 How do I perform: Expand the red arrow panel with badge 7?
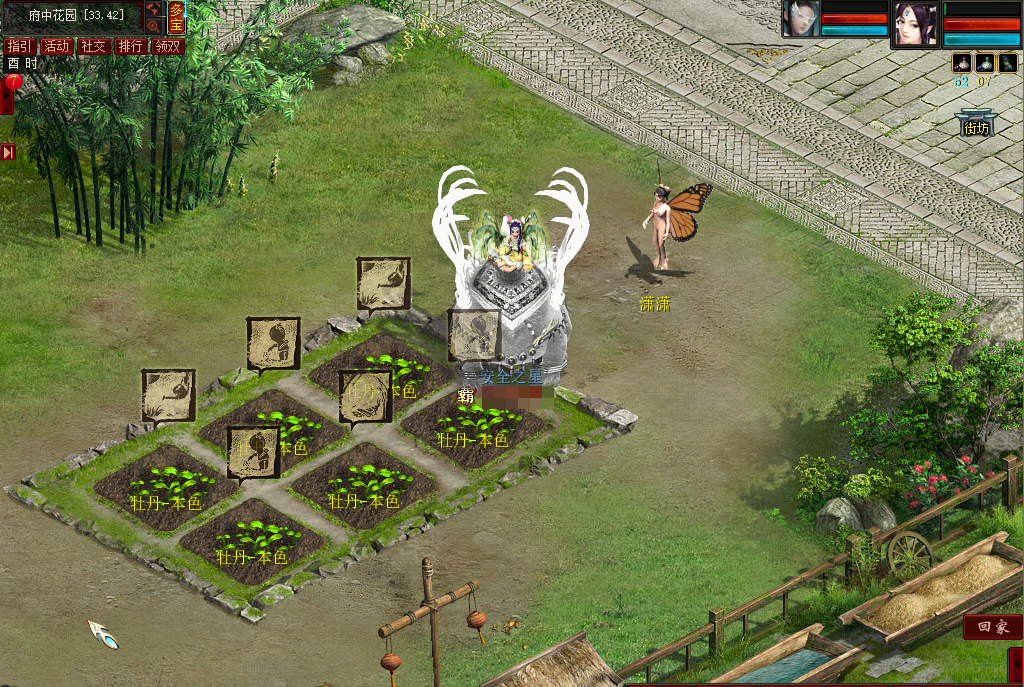(7, 95)
